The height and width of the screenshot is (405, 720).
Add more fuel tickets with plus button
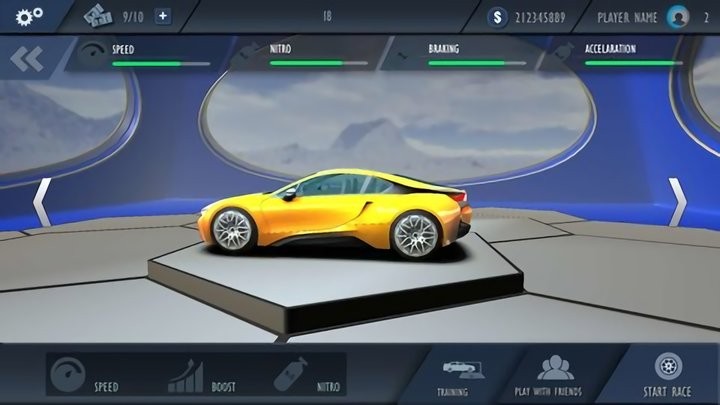tap(163, 16)
